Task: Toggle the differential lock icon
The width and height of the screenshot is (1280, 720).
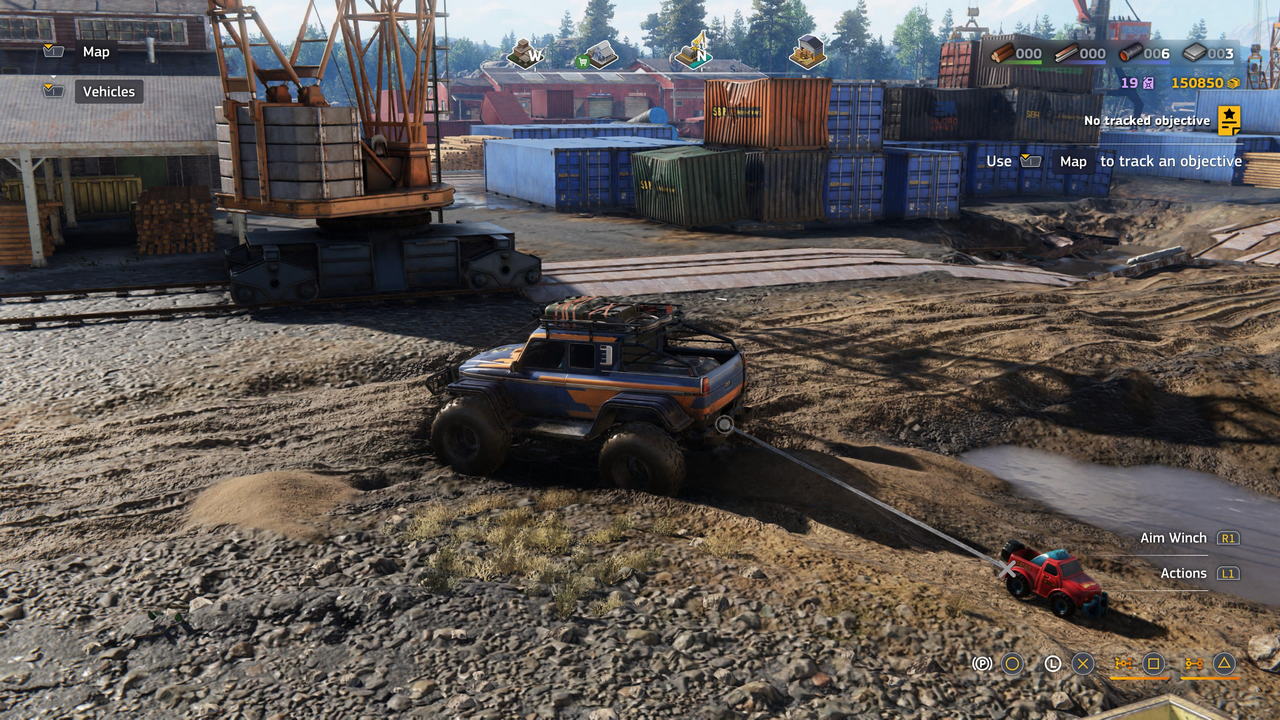Action: click(x=1123, y=663)
